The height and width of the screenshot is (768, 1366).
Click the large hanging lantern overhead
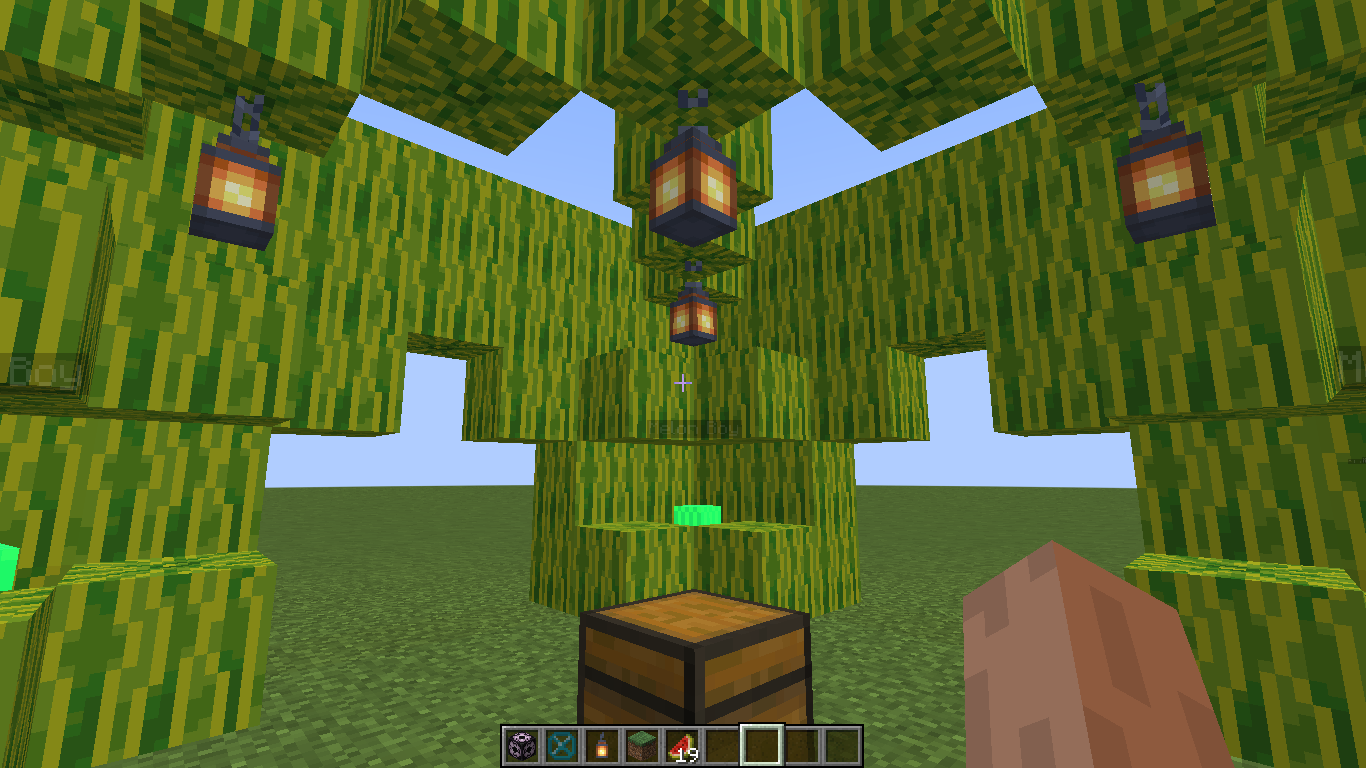pyautogui.click(x=688, y=185)
